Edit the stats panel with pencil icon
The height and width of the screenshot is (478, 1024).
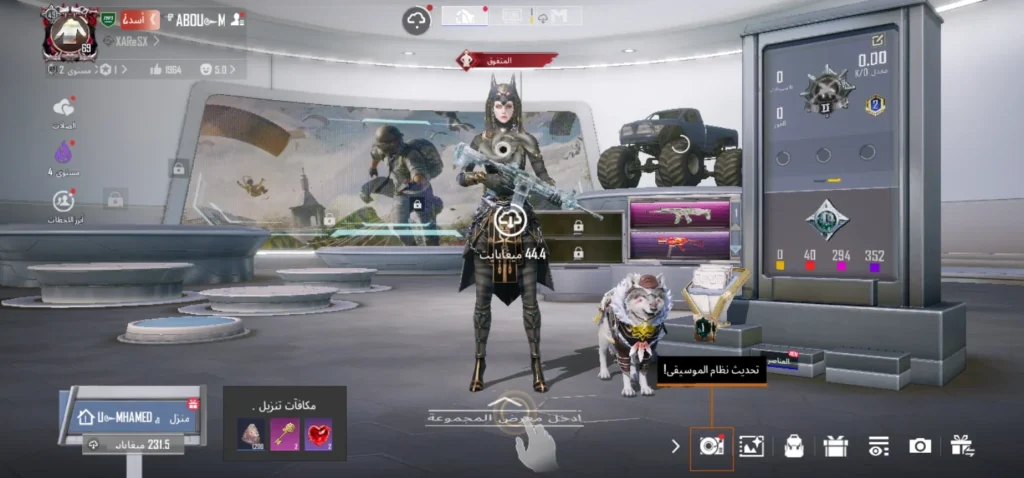click(878, 40)
